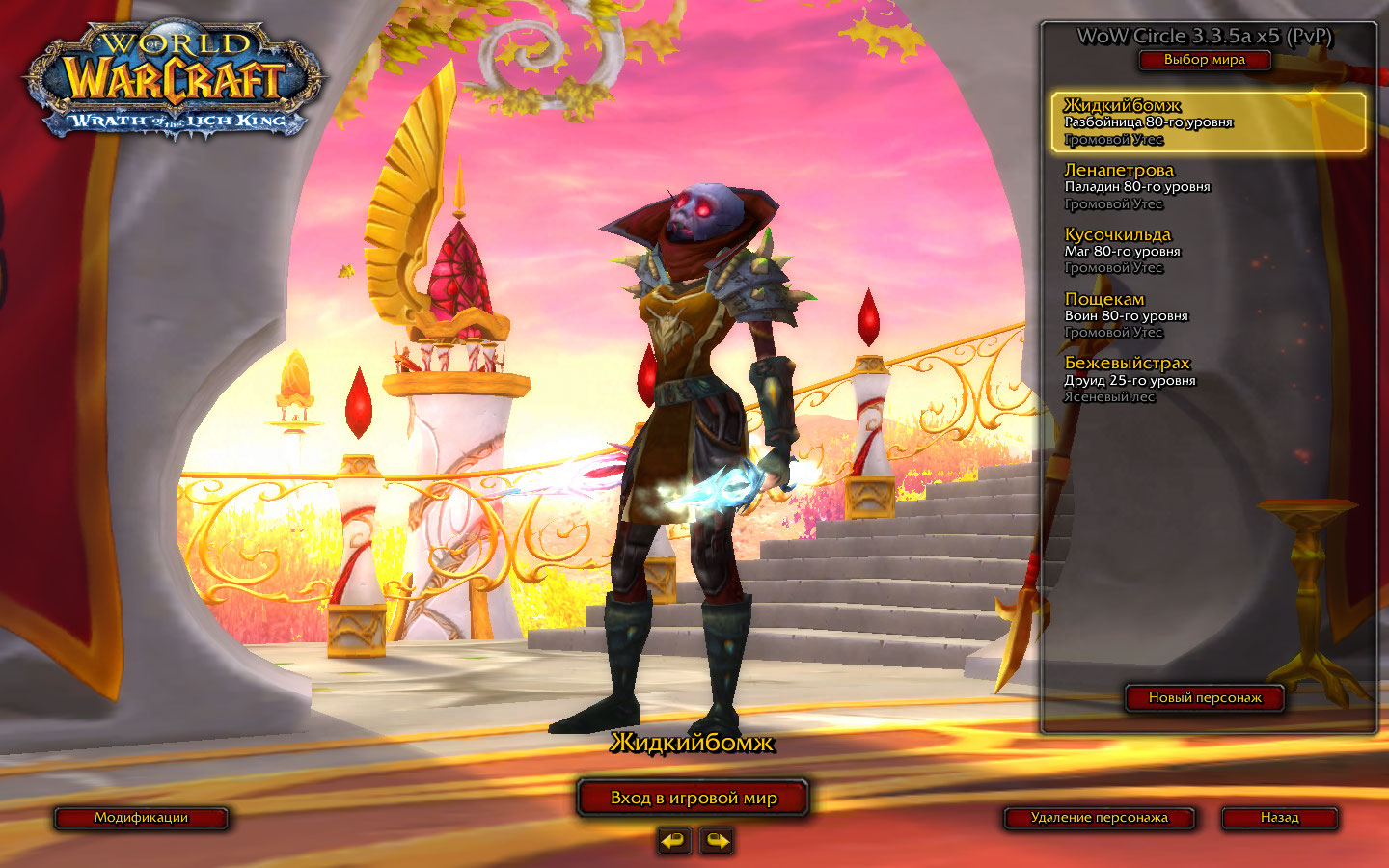Select the mage Кусочкильда
This screenshot has height=868, width=1389.
[x=1208, y=251]
